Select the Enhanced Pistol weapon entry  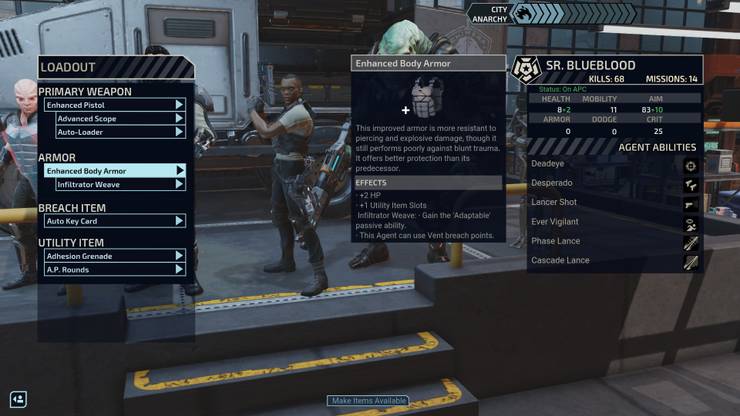click(114, 105)
